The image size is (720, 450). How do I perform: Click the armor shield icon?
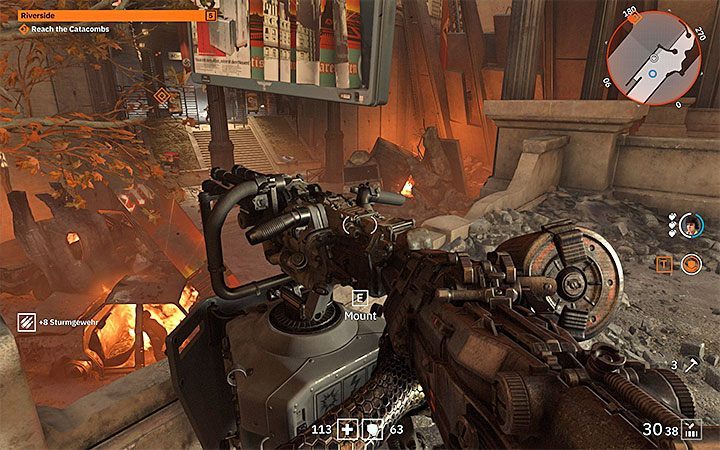[372, 431]
